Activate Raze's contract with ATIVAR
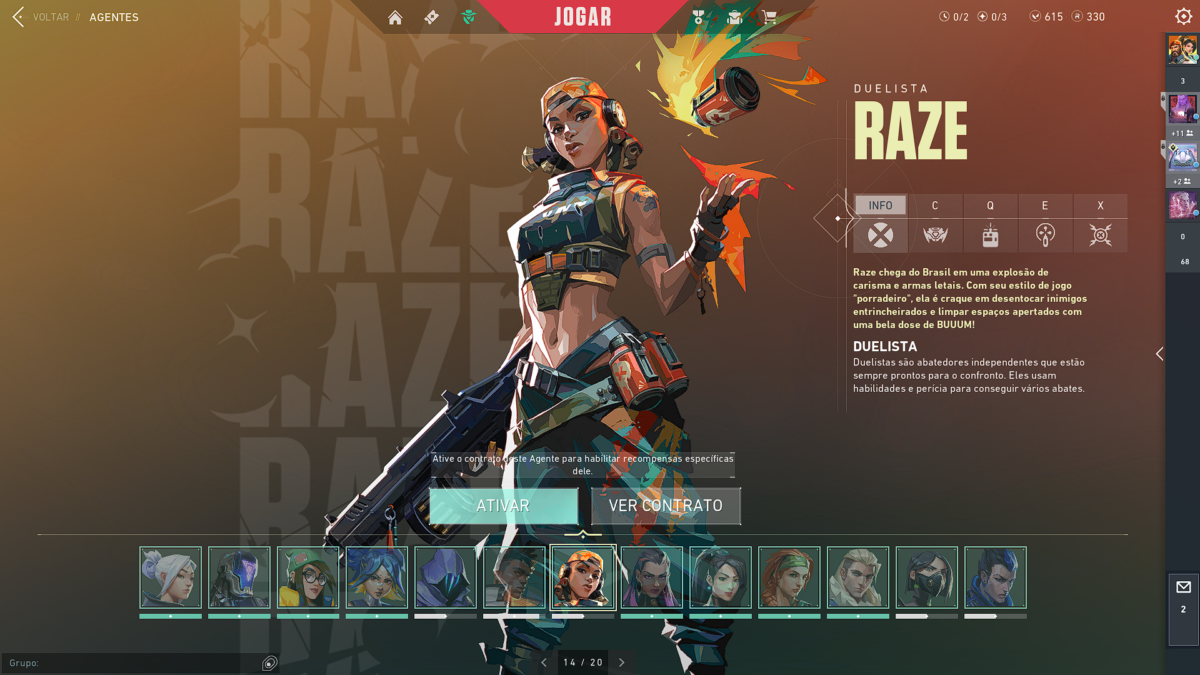 [503, 506]
